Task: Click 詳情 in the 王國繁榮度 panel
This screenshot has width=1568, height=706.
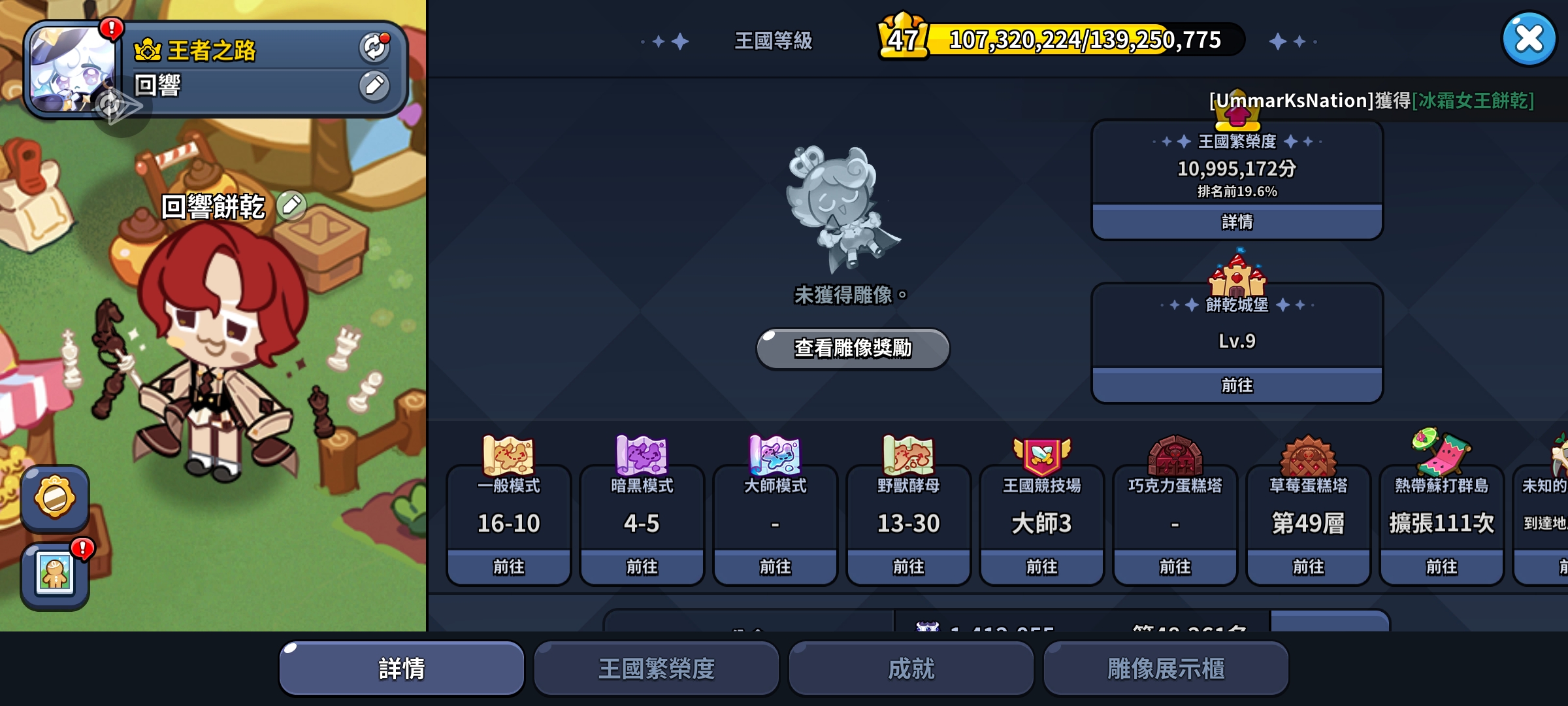Action: [1237, 222]
